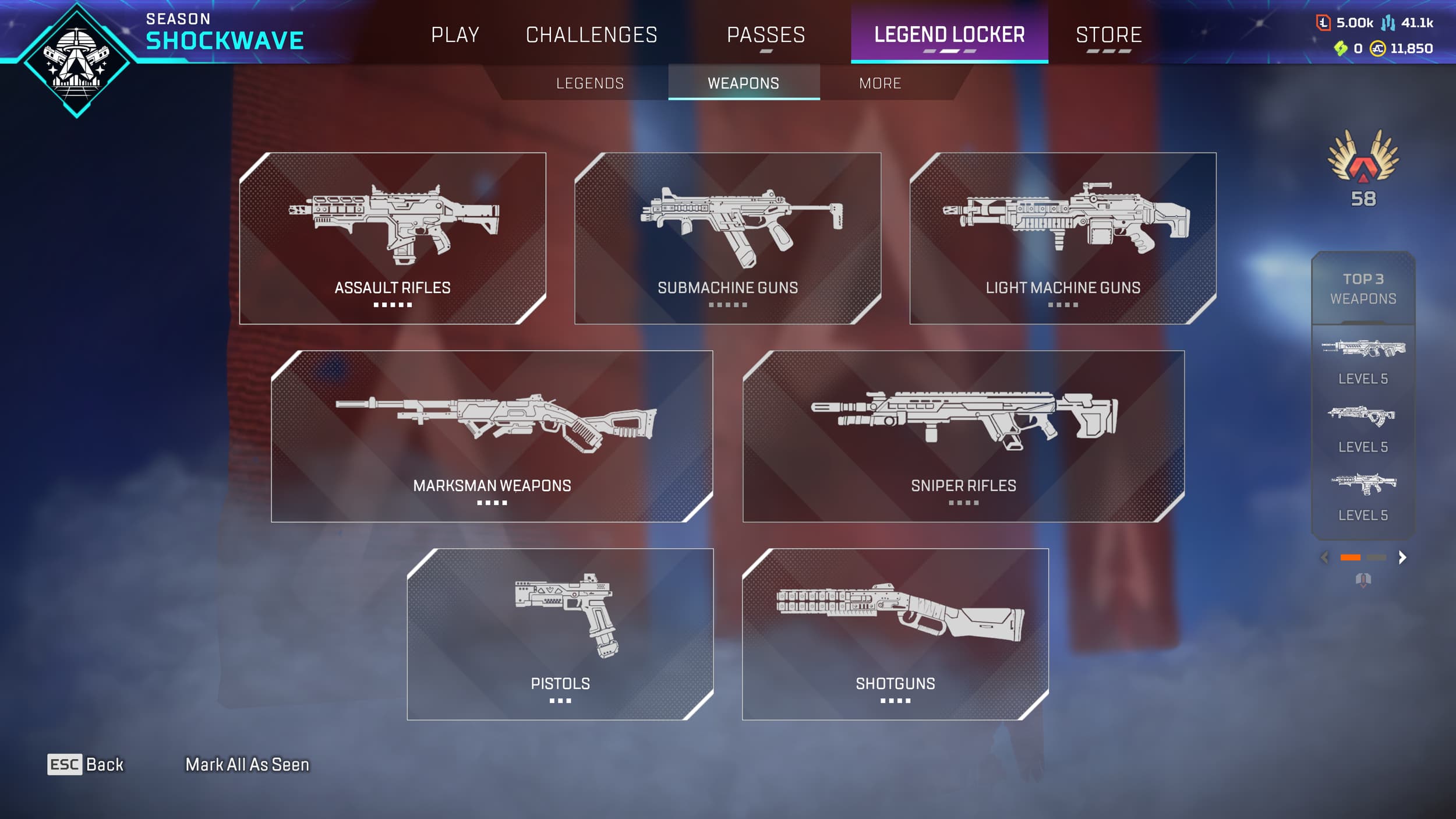The height and width of the screenshot is (819, 1456).
Task: Click the left arrow in the Top 3 panel
Action: 1324,557
